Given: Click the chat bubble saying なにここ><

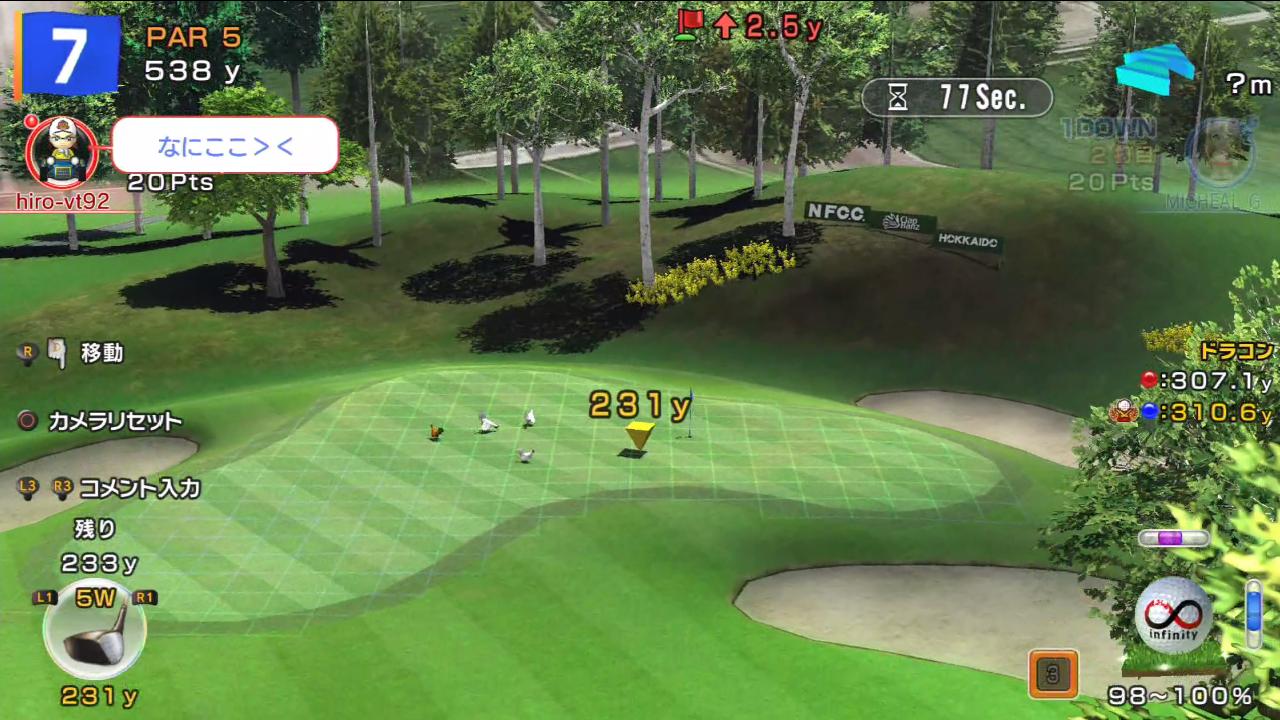Looking at the screenshot, I should pos(225,146).
